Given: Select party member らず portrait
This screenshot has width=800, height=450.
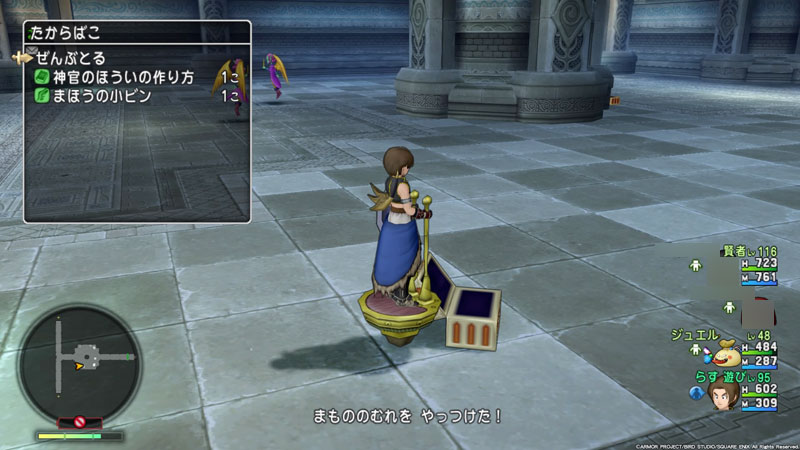Looking at the screenshot, I should point(724,394).
